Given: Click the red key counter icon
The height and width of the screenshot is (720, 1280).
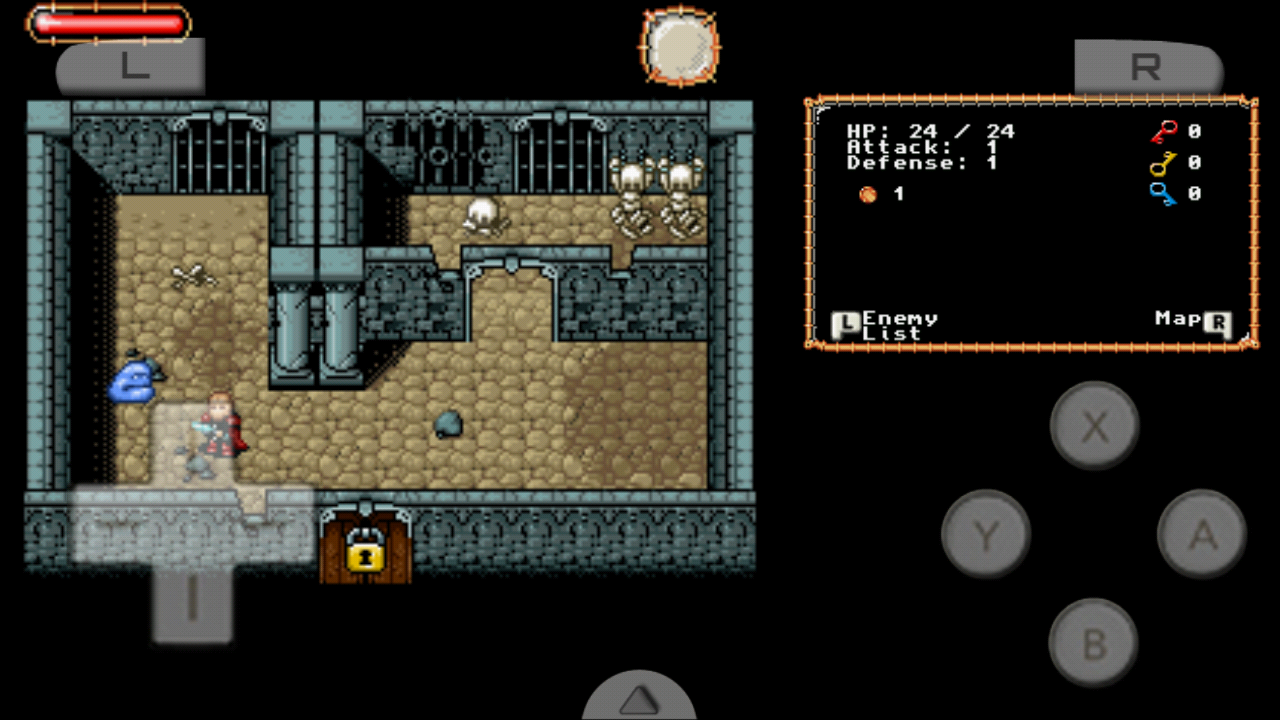Looking at the screenshot, I should pos(1163,131).
